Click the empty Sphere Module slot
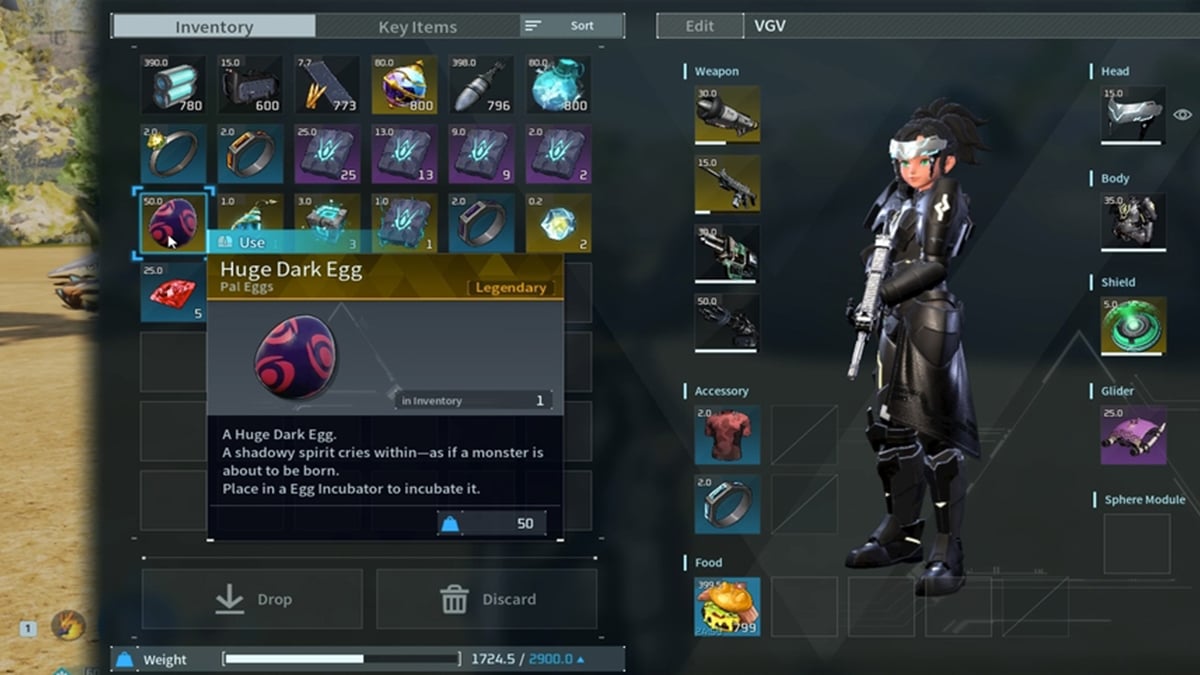Screen dimensions: 1200x675 coord(1136,543)
